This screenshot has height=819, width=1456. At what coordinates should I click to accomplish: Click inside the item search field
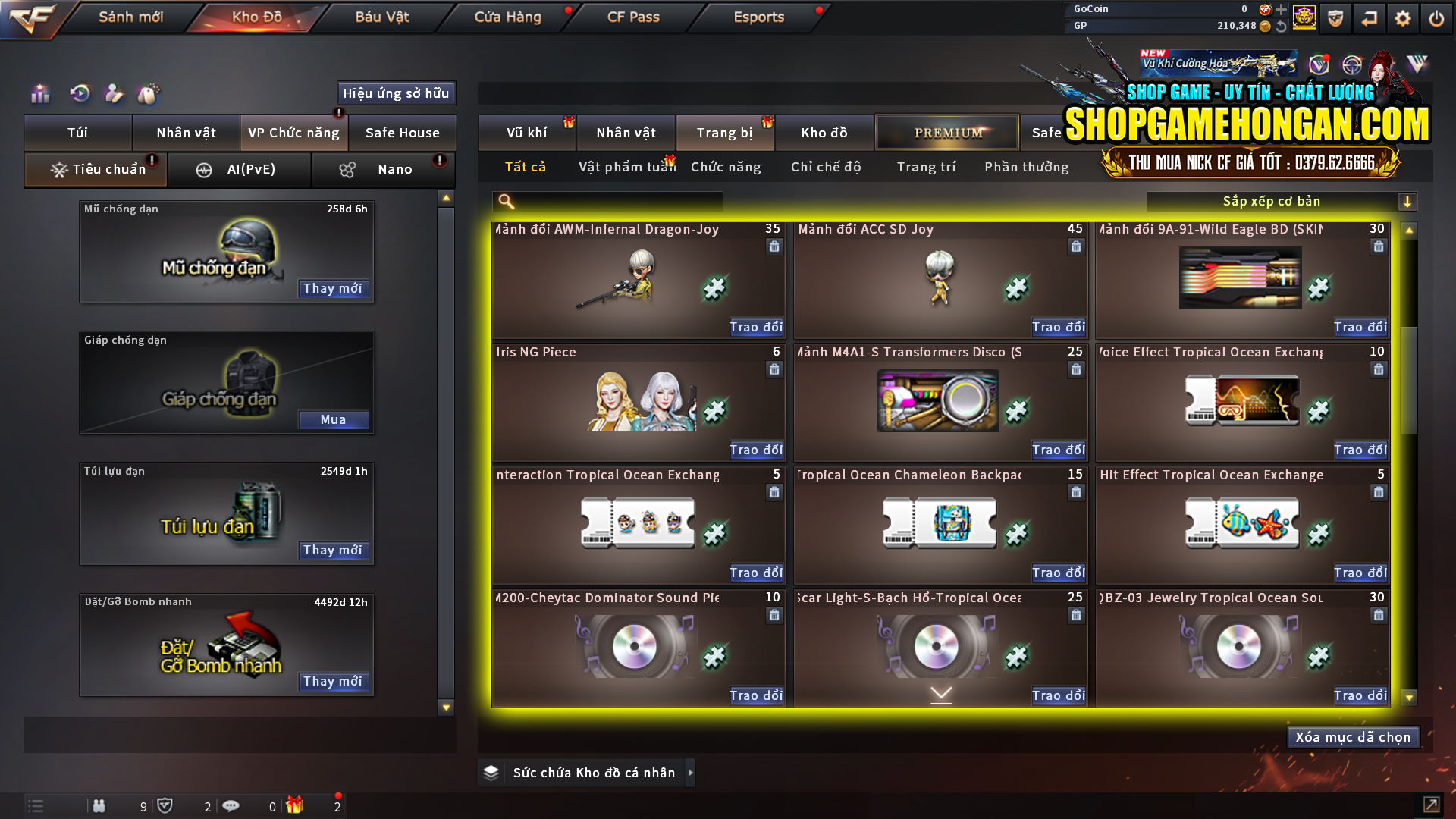click(607, 202)
